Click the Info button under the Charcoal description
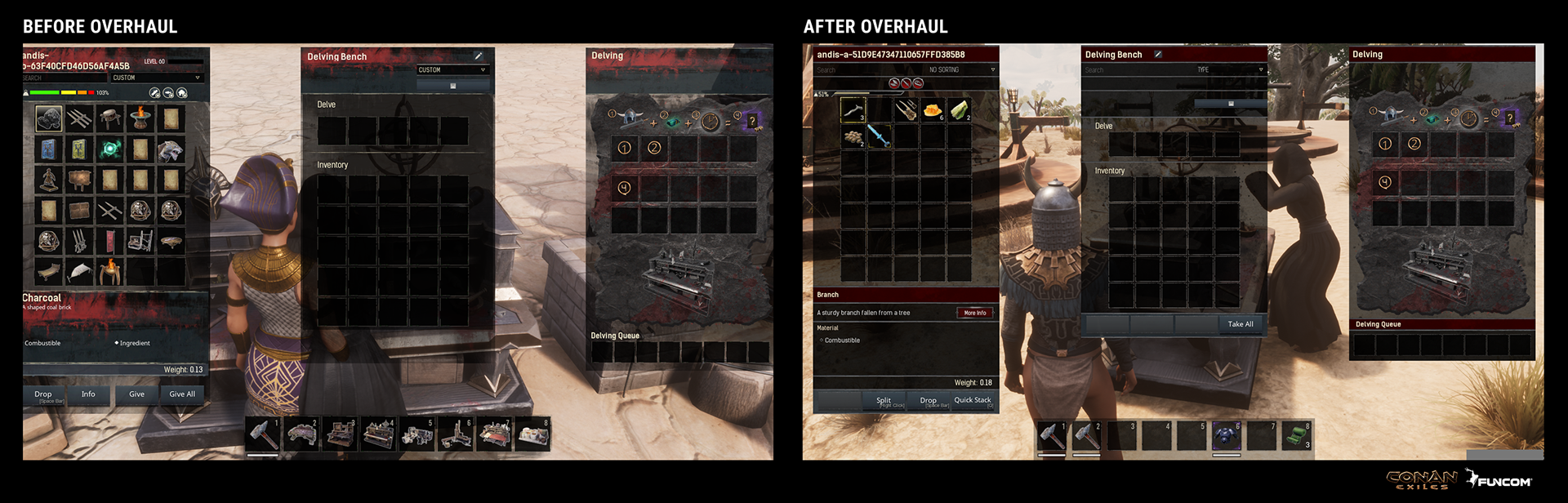1568x503 pixels. (x=88, y=394)
